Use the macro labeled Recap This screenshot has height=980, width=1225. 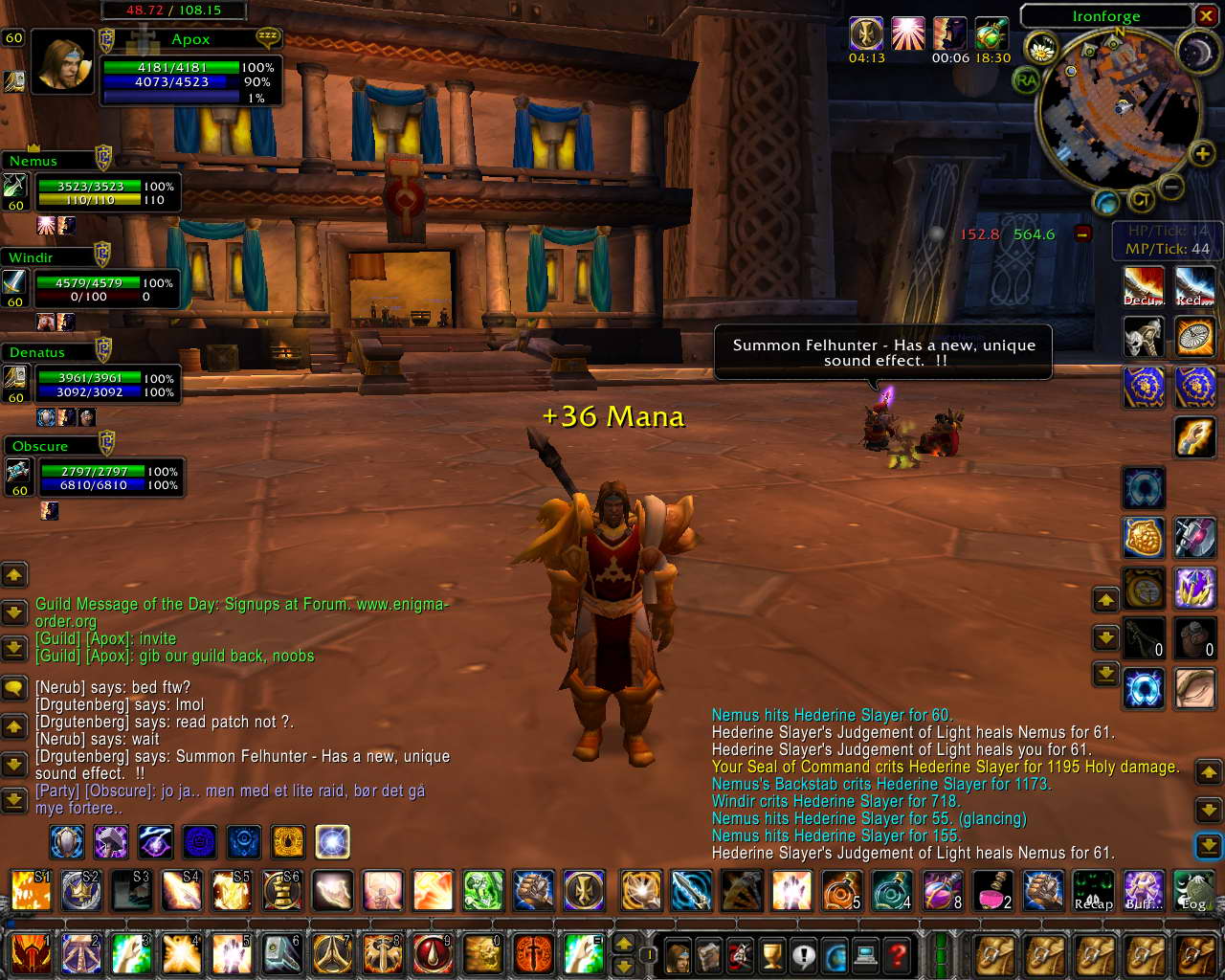tap(1093, 890)
